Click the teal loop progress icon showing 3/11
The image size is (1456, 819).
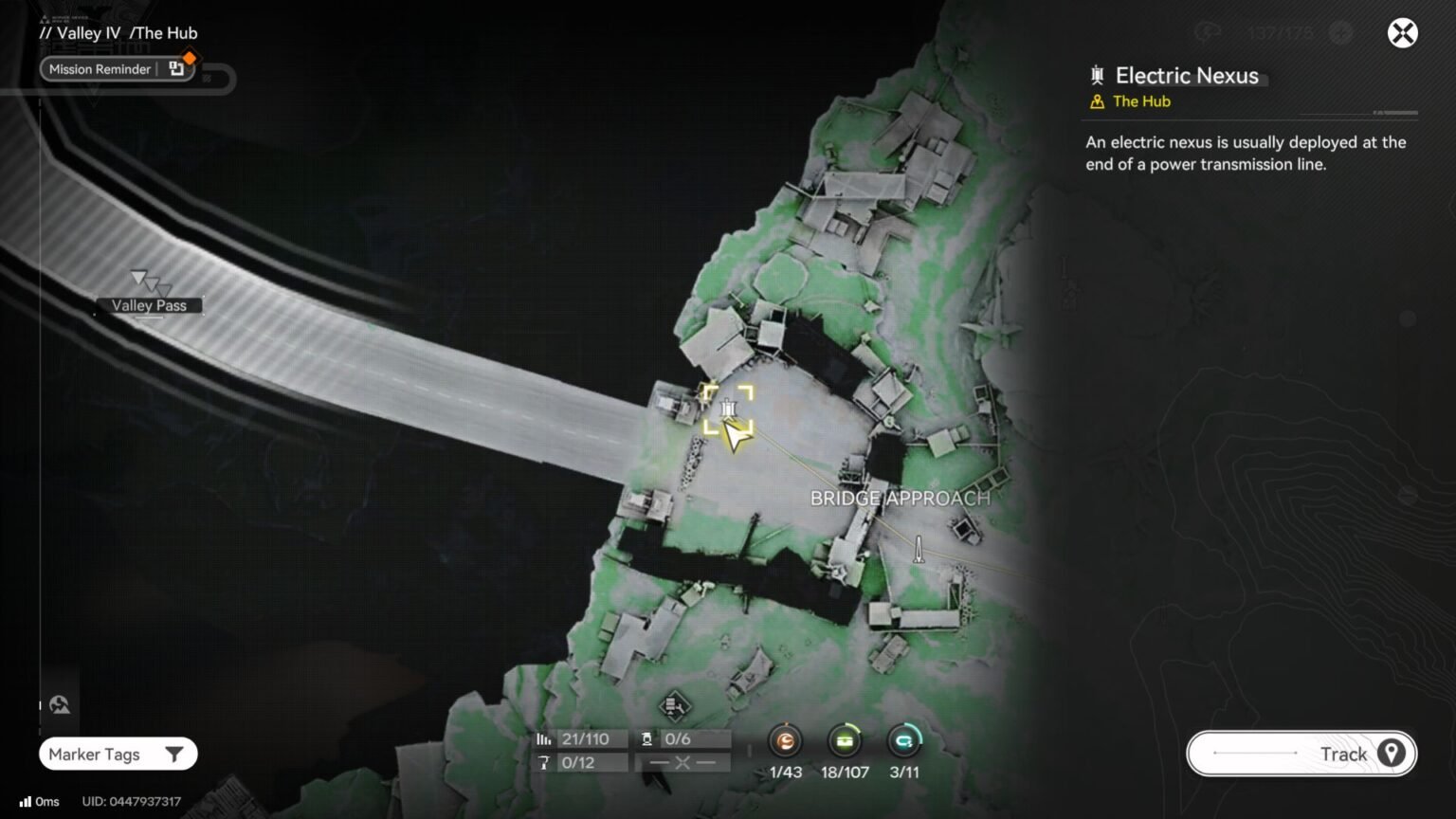tap(904, 742)
